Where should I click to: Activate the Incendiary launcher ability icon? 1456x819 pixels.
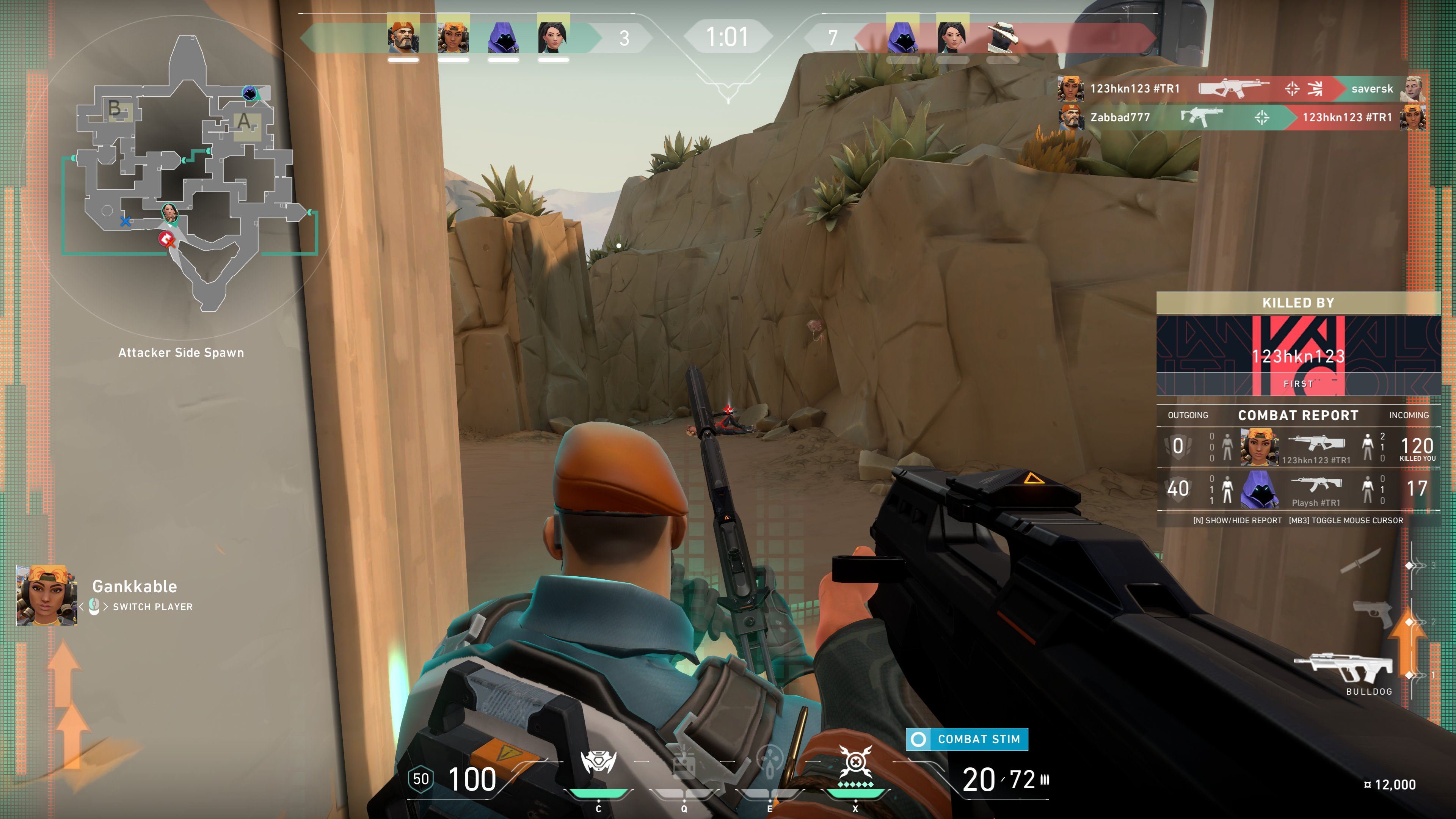pos(684,765)
